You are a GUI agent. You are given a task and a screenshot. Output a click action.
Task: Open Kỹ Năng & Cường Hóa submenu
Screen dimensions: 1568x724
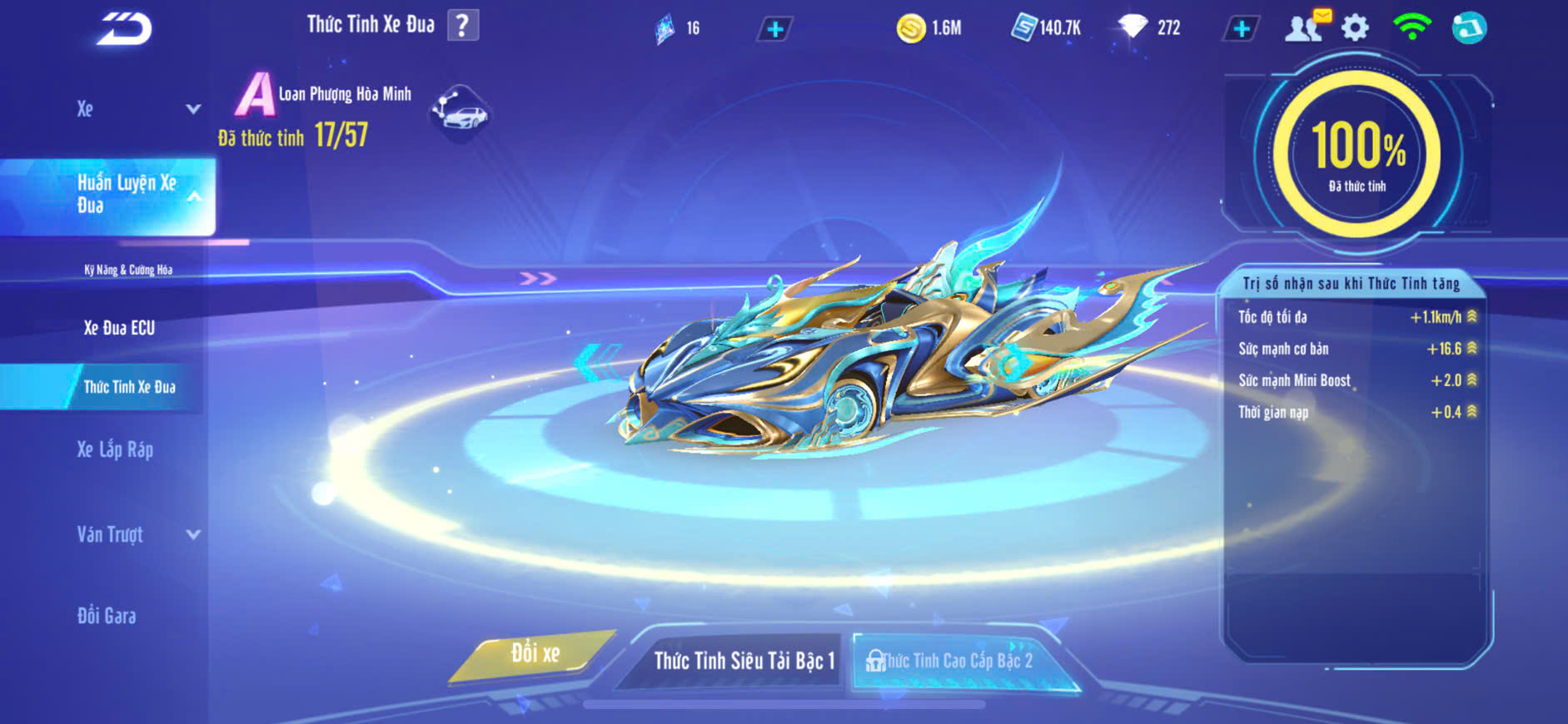[x=128, y=270]
